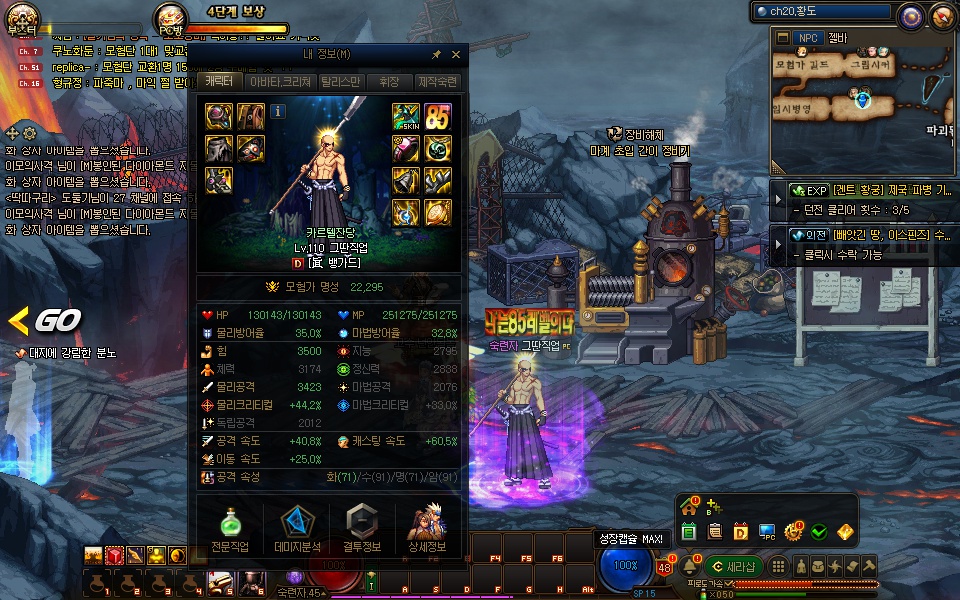
Task: Select the weapon SKIN equipment slot
Action: pyautogui.click(x=405, y=116)
